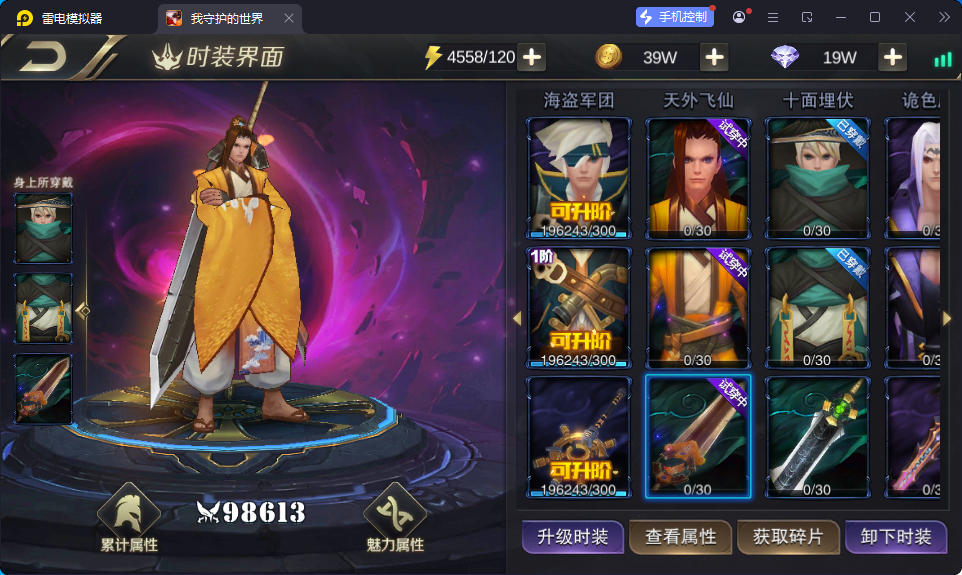This screenshot has width=962, height=575.
Task: Open the 手机控制 phone control button
Action: point(675,17)
